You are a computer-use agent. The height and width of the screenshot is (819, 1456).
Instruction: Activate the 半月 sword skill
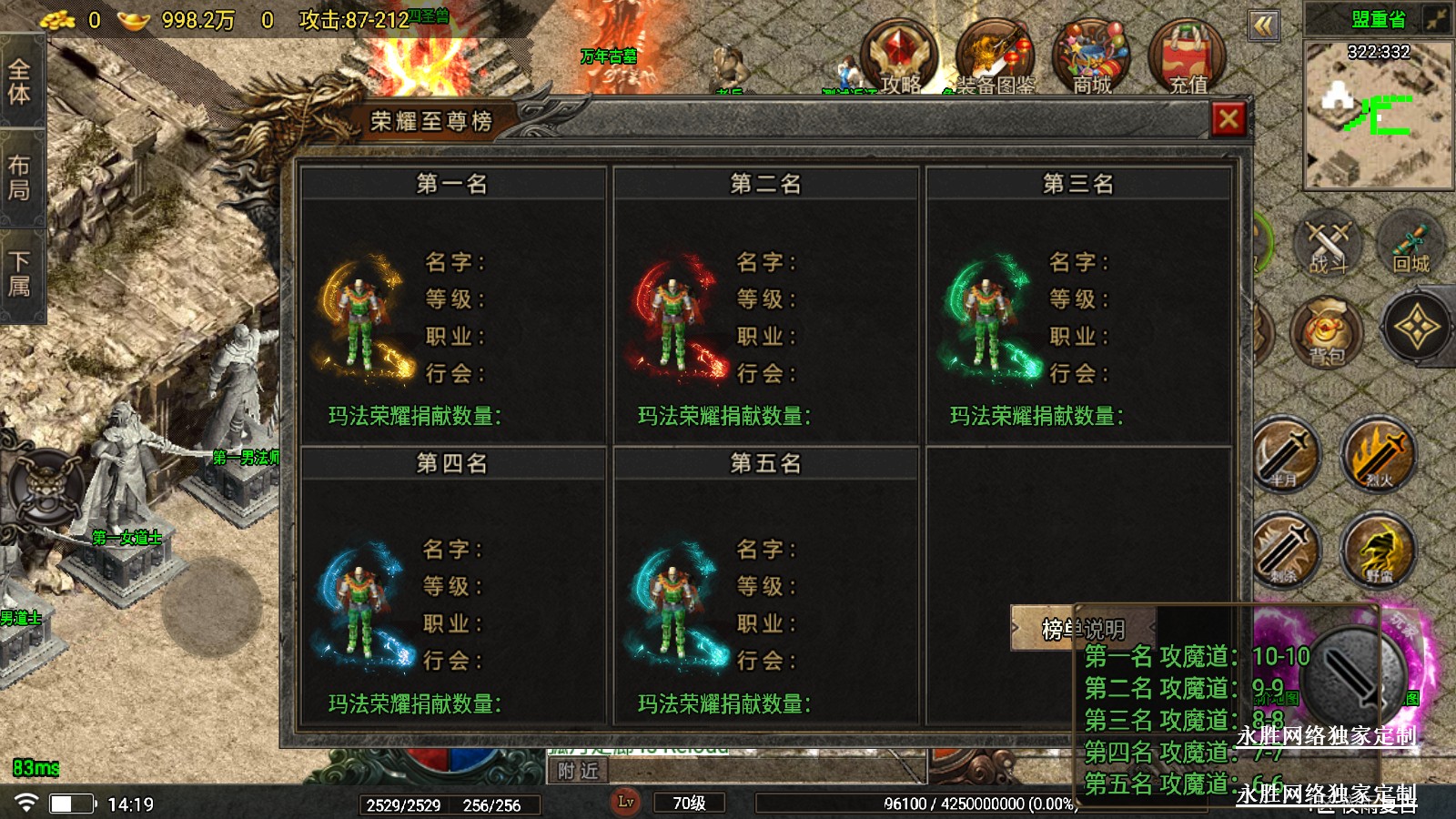(1285, 455)
